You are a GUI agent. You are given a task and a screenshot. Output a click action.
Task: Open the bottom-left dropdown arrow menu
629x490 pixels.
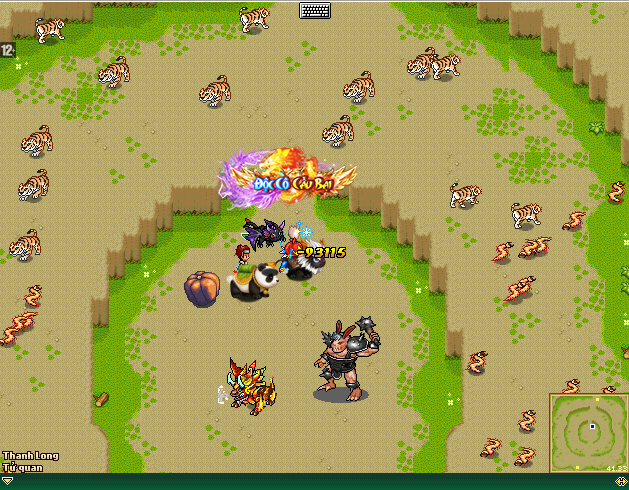coord(8,481)
